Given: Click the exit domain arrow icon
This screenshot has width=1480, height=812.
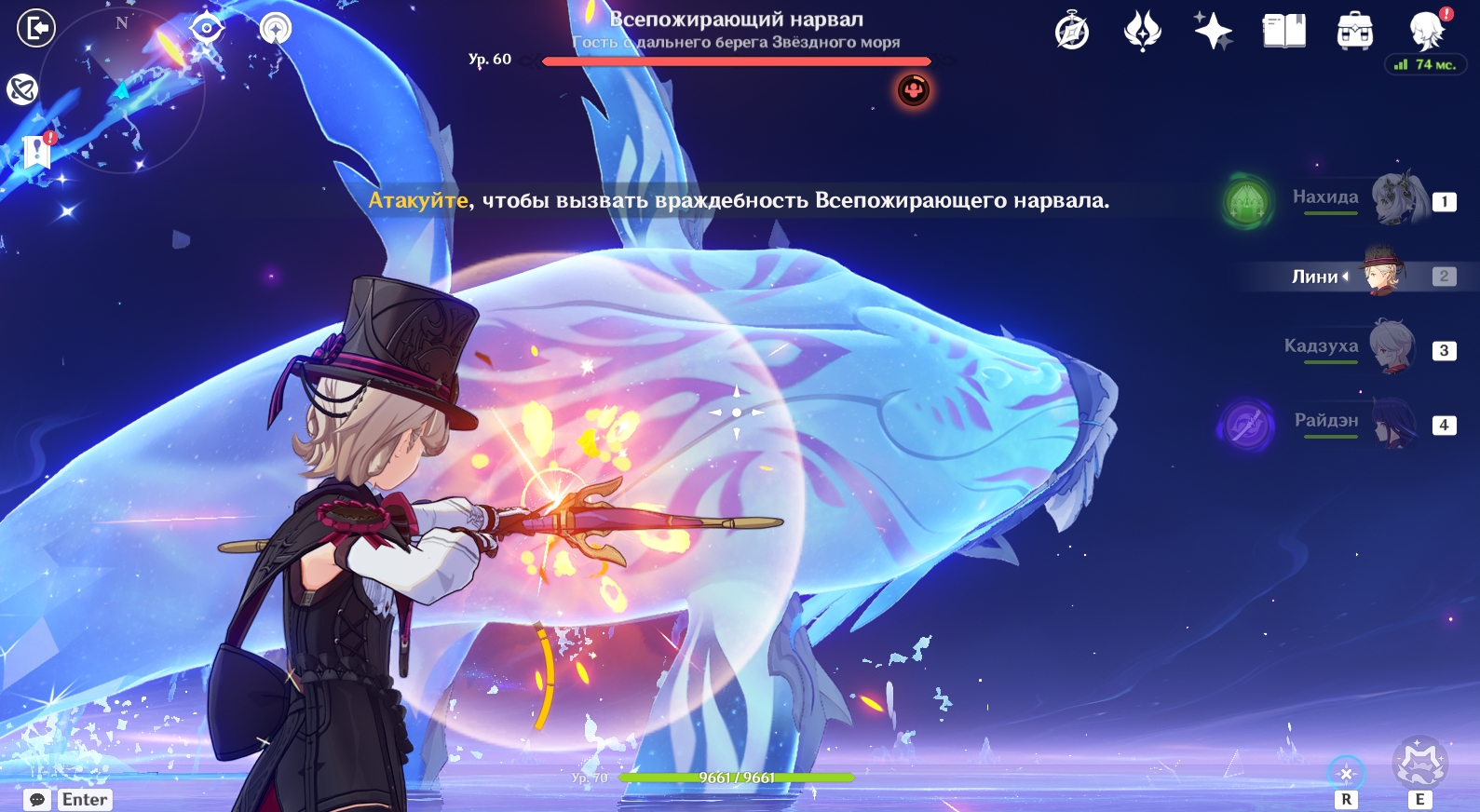Looking at the screenshot, I should point(36,28).
